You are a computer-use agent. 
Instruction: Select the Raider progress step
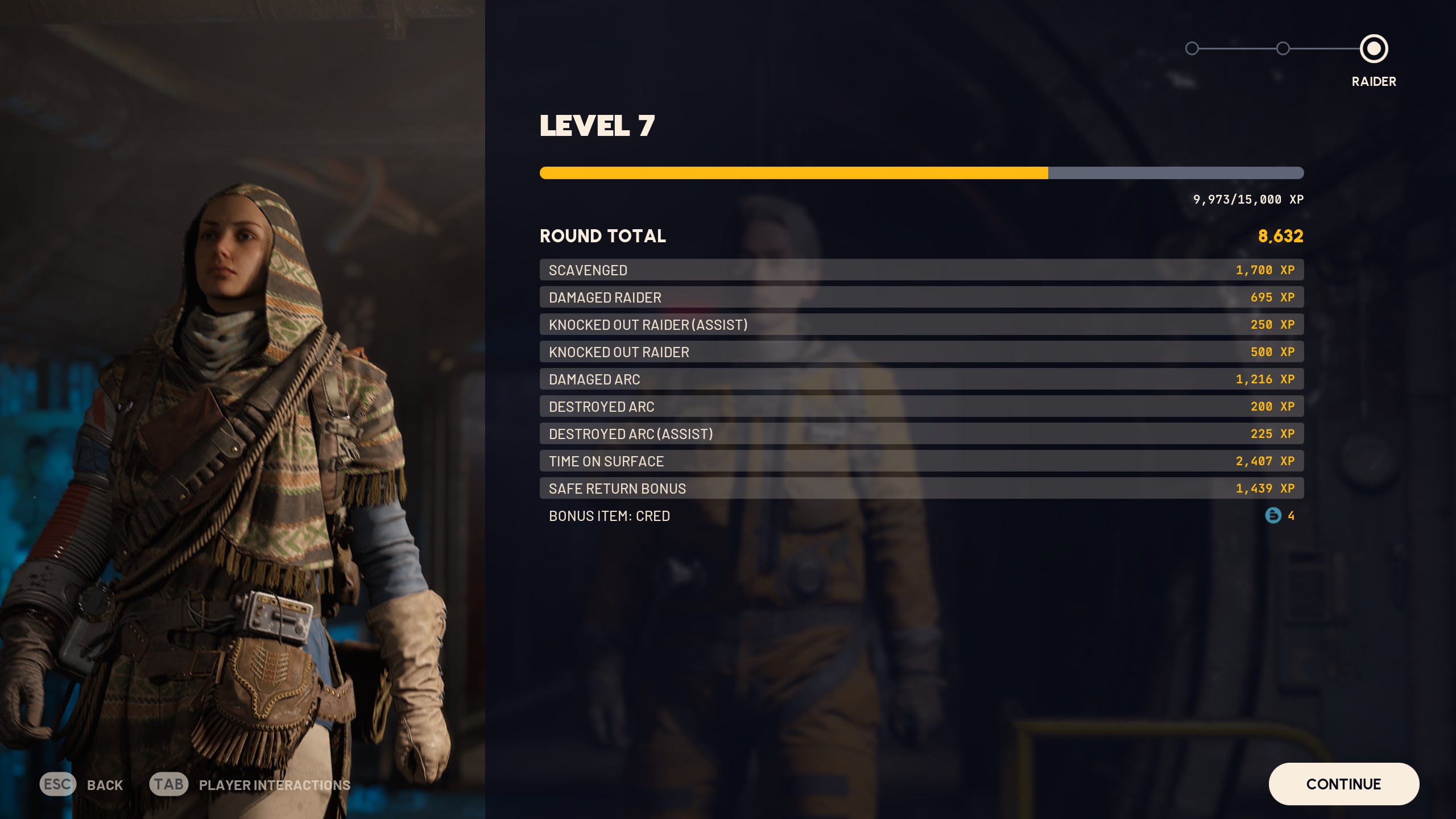1374,49
